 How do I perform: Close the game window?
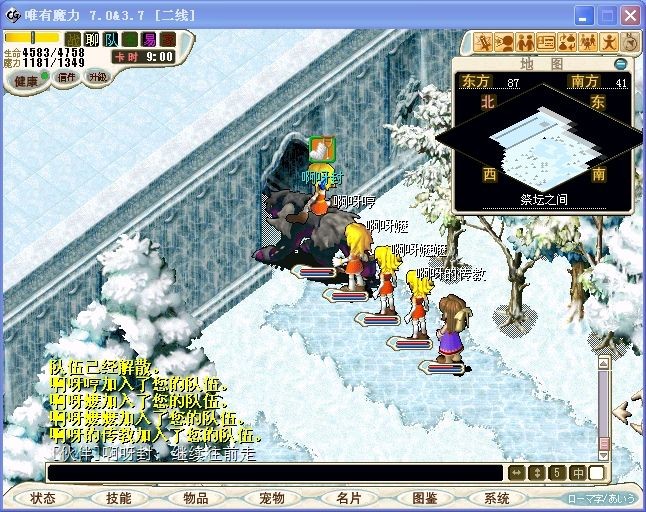pos(629,16)
